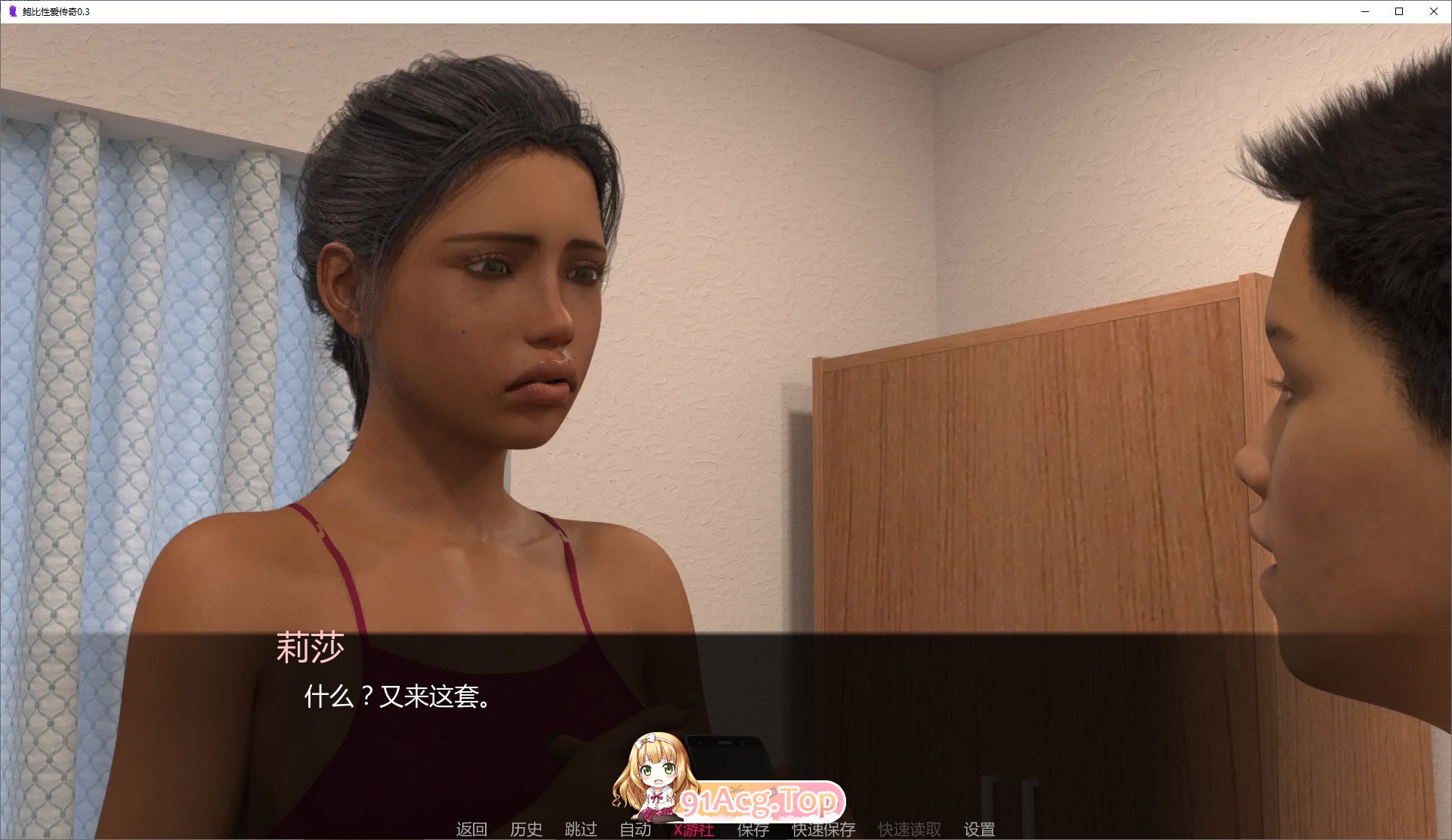Click 快速读取 to quick load

908,829
